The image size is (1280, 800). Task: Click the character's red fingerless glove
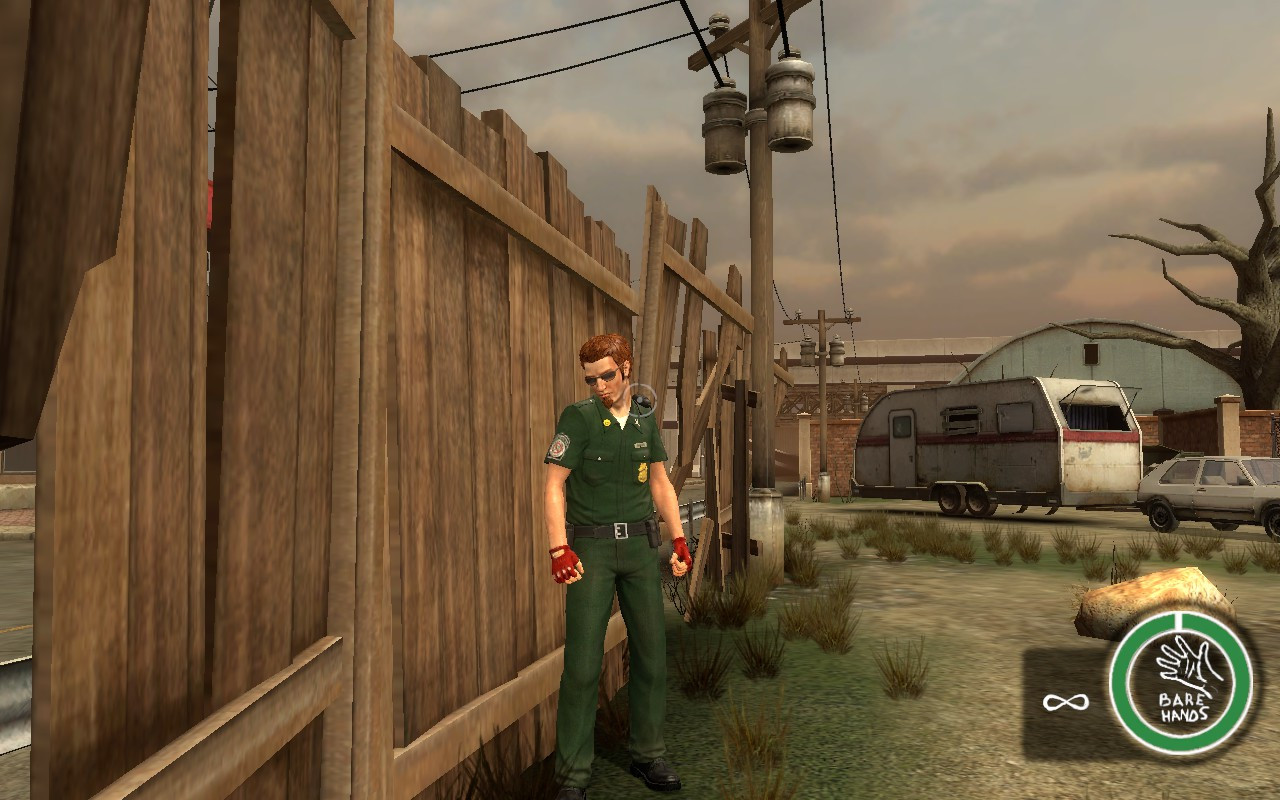(x=567, y=565)
